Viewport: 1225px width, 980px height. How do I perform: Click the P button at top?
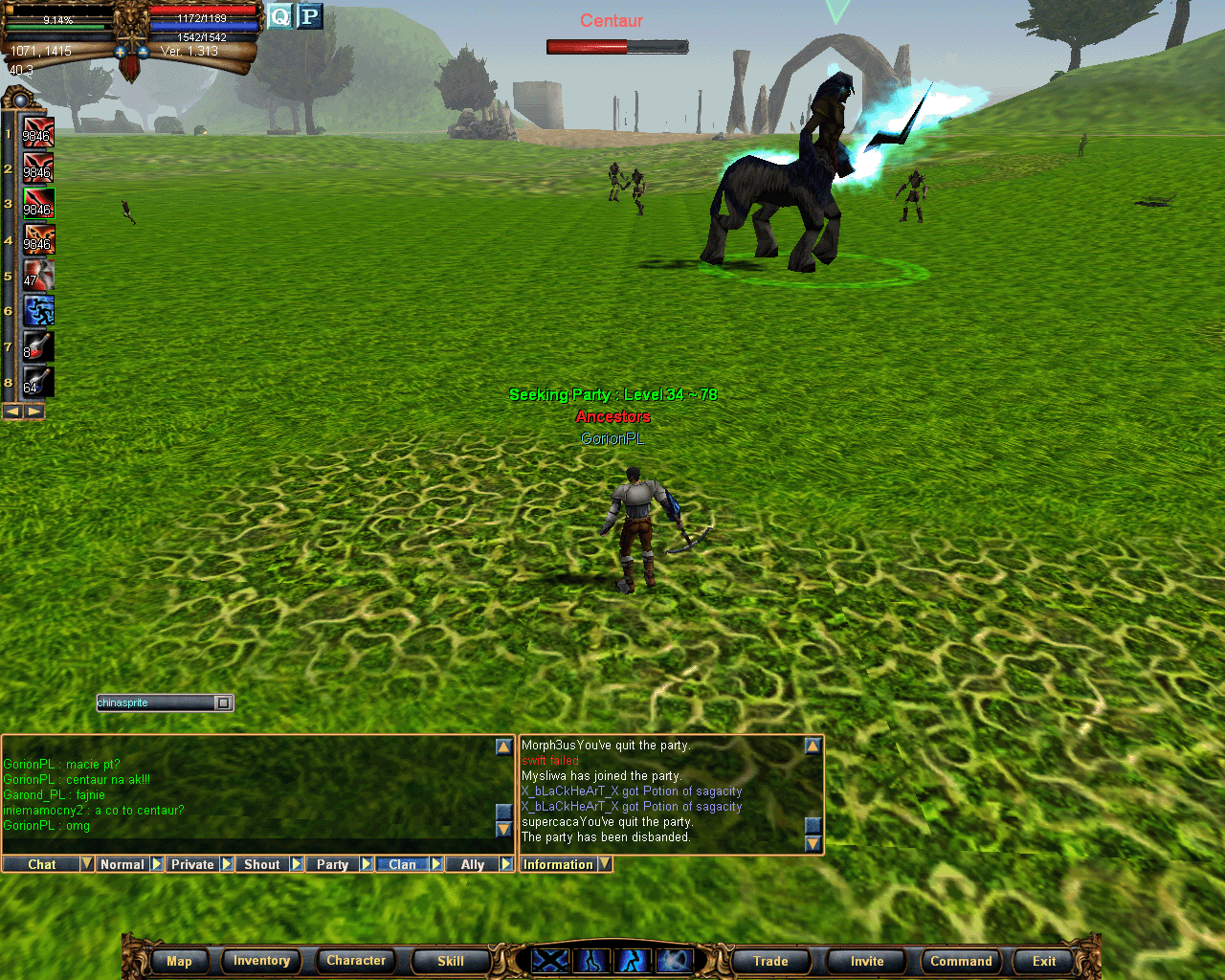pos(309,16)
